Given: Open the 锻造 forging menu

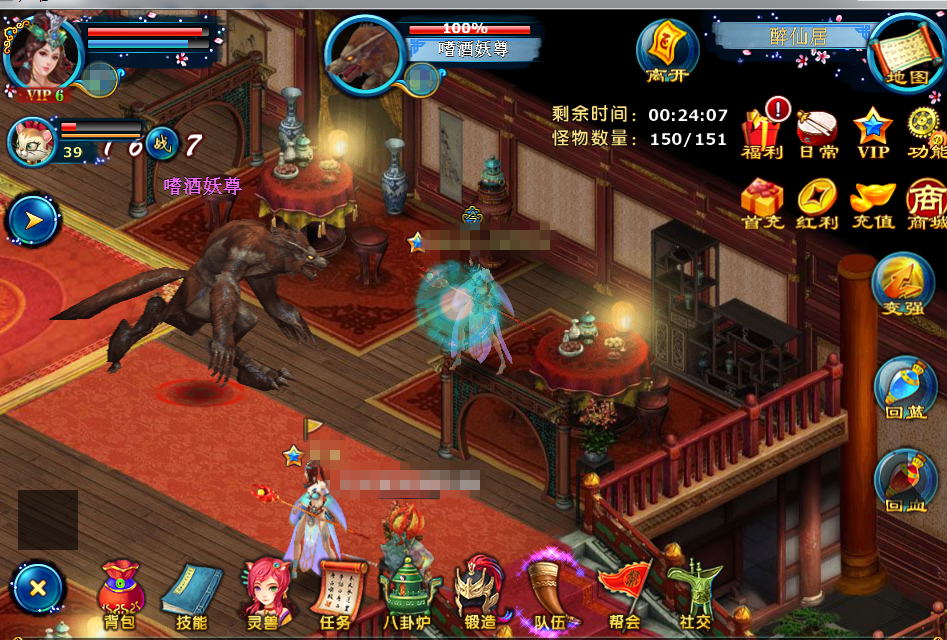Looking at the screenshot, I should point(479,596).
